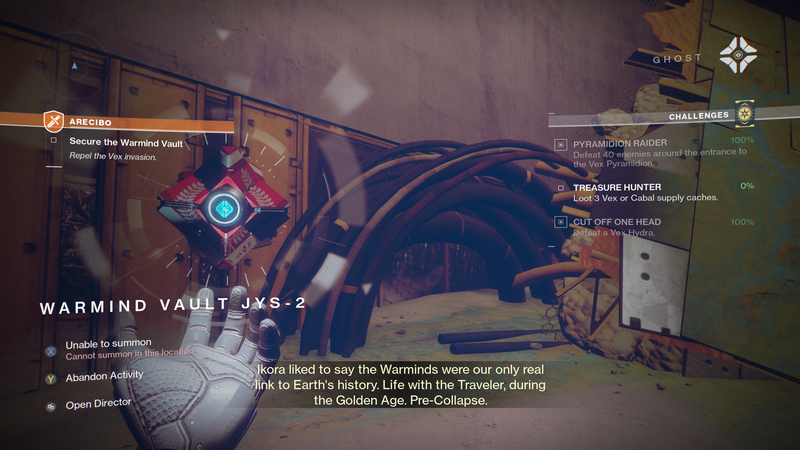This screenshot has height=450, width=800.
Task: Select Abandon Activity option
Action: pyautogui.click(x=104, y=375)
